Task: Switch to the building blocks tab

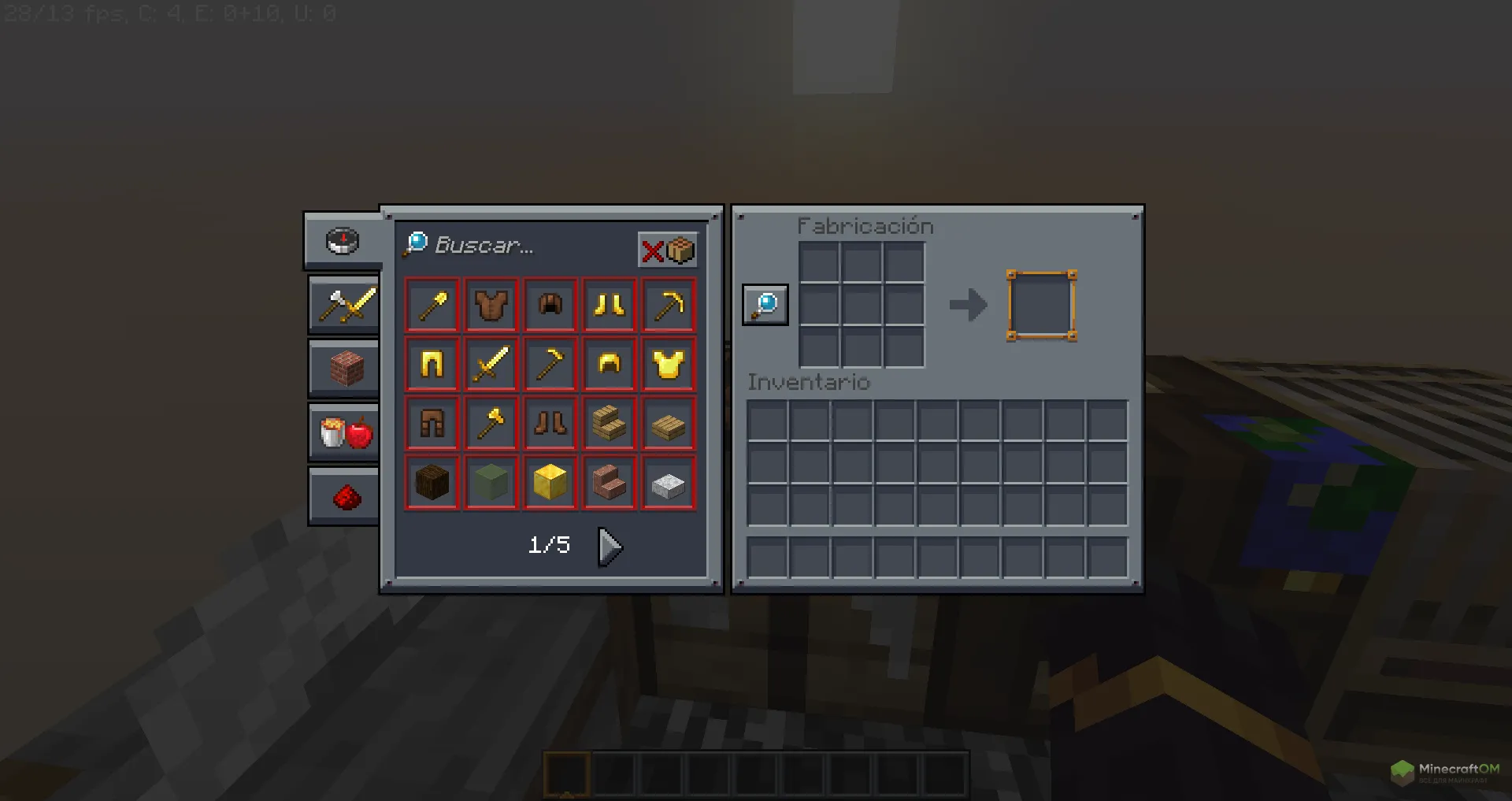Action: pyautogui.click(x=345, y=368)
